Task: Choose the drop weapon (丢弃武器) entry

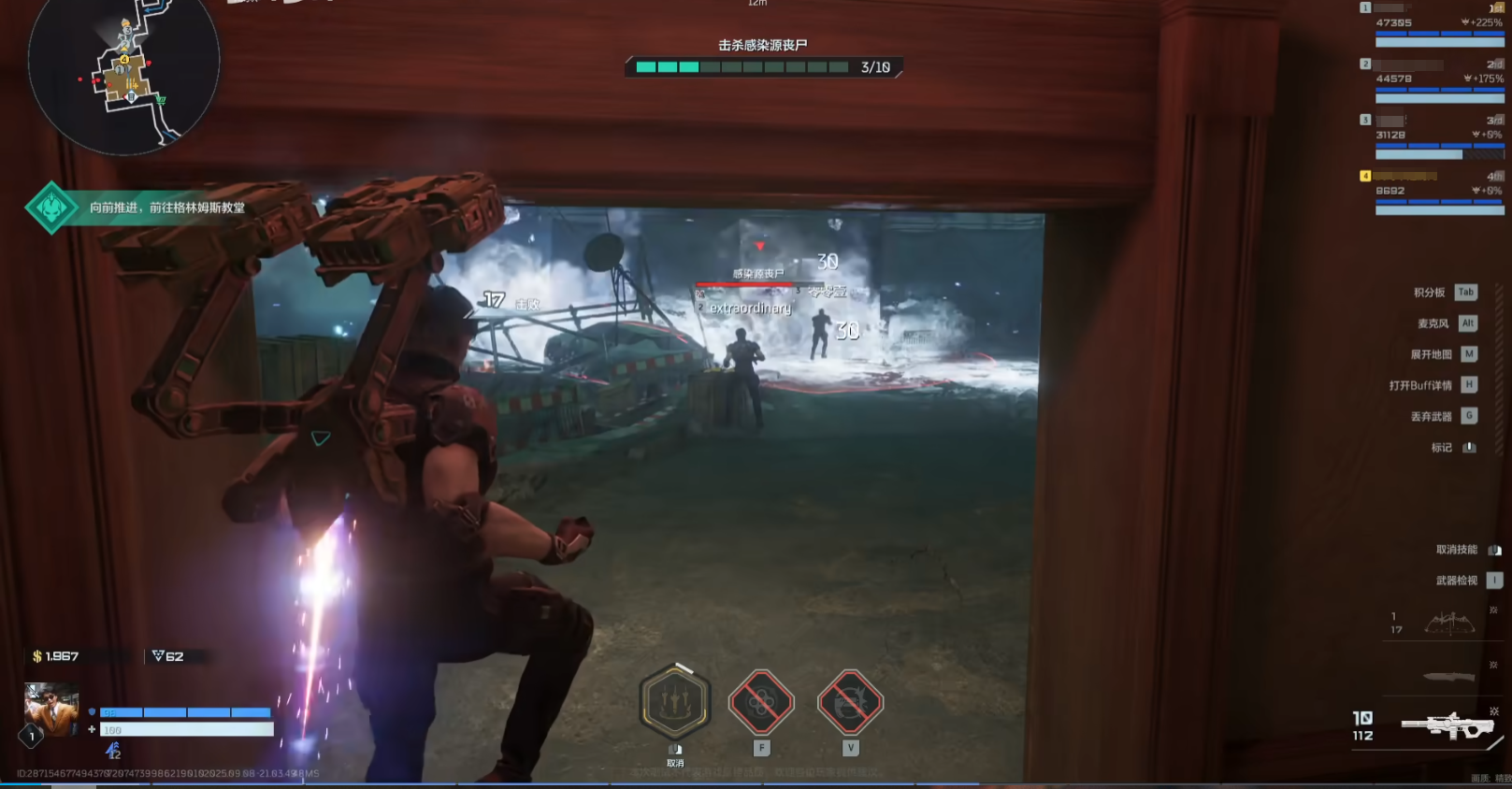Action: (1444, 416)
